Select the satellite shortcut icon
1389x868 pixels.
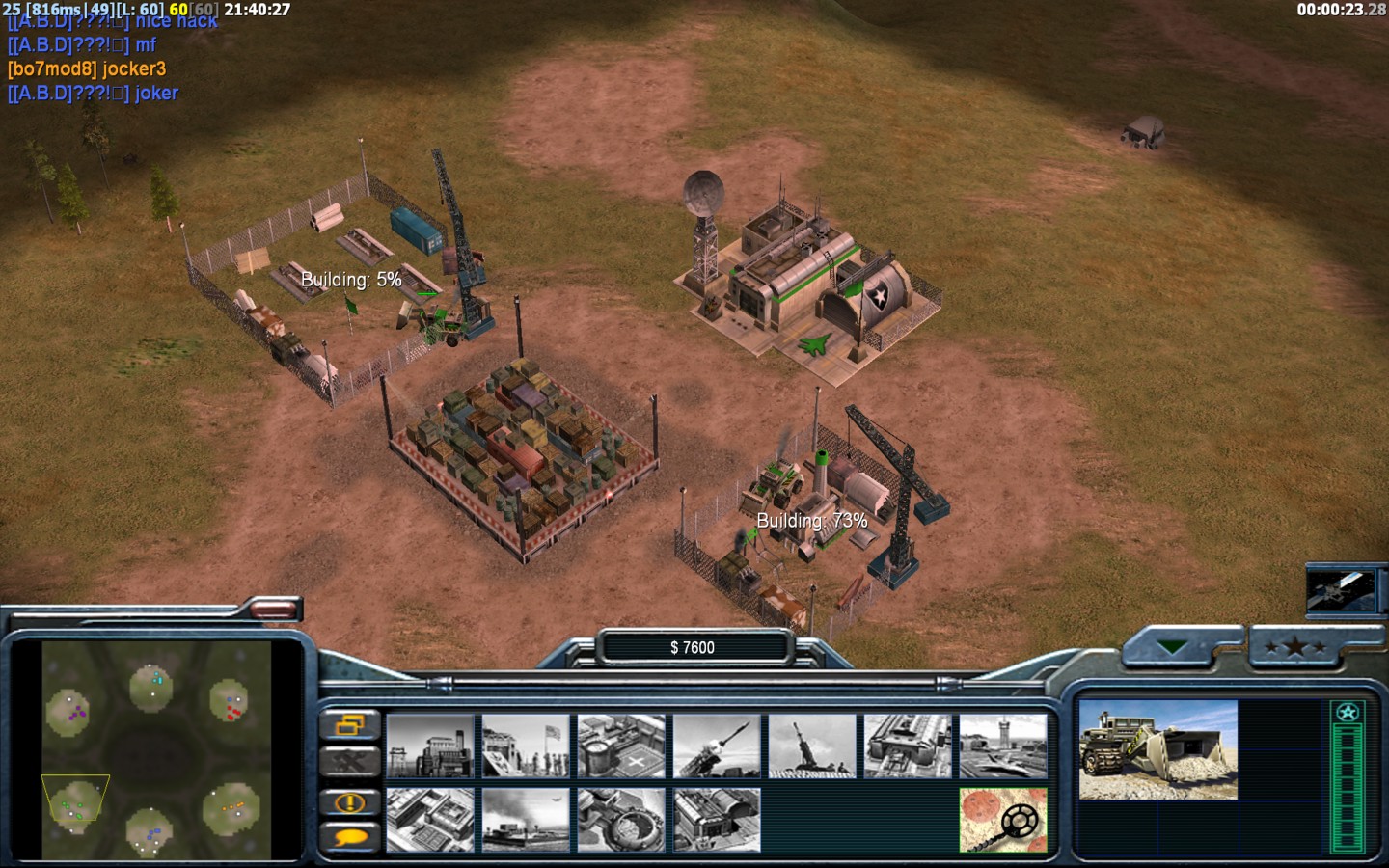tap(1341, 589)
